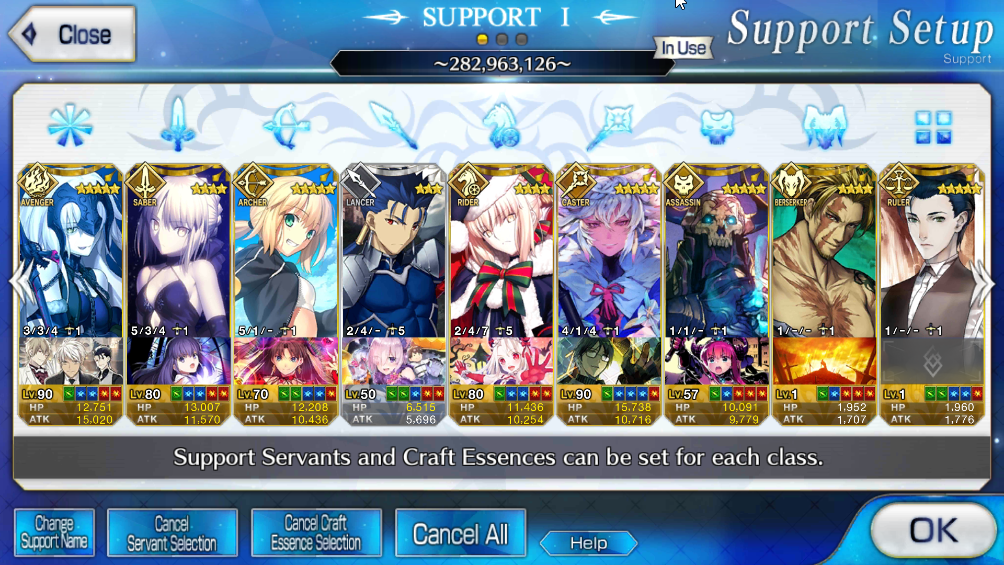This screenshot has width=1004, height=565.
Task: Open the Caster support servant card
Action: point(610,260)
